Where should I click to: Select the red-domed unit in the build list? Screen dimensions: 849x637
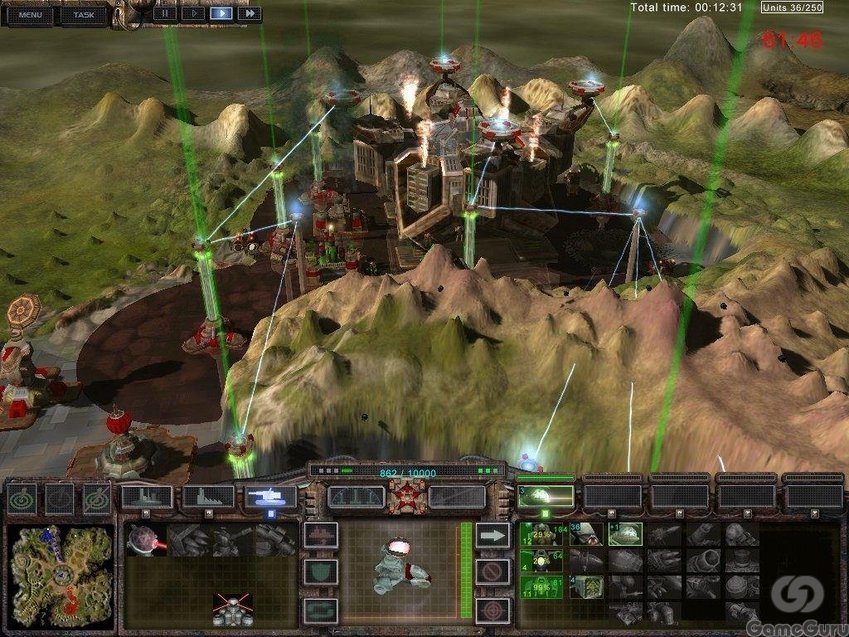[145, 541]
